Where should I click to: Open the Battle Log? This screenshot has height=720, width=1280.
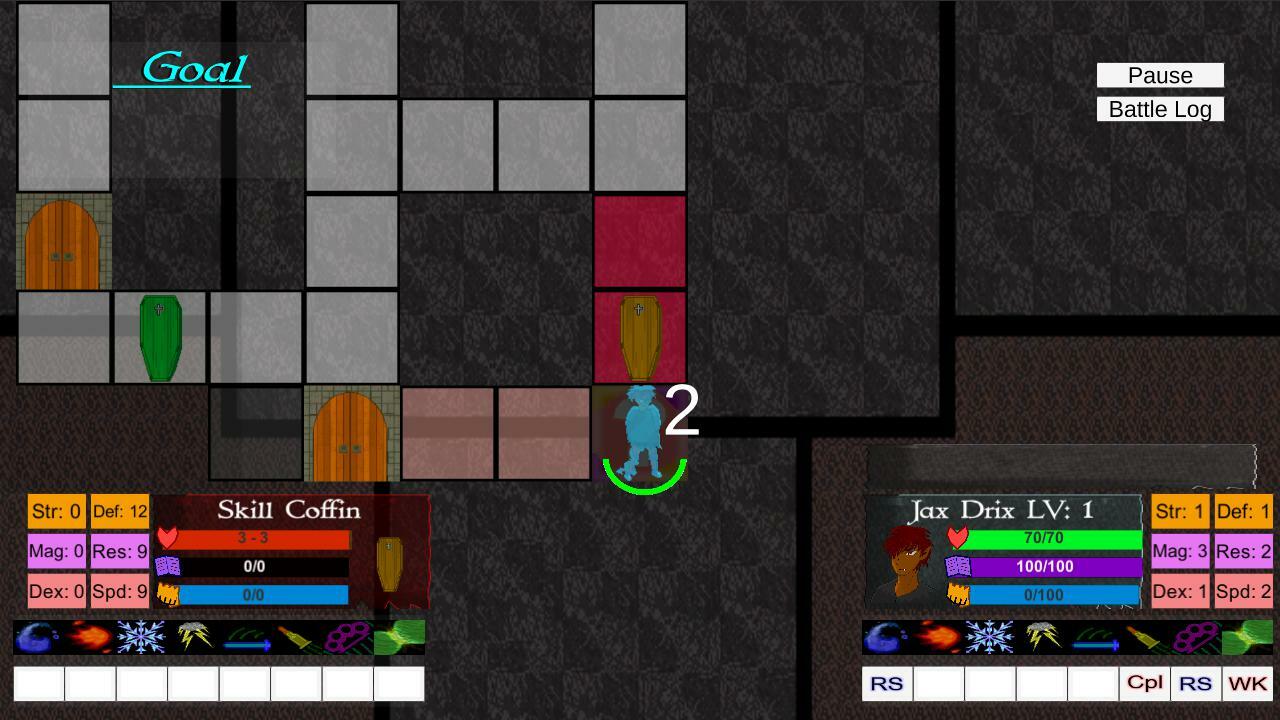[1160, 109]
